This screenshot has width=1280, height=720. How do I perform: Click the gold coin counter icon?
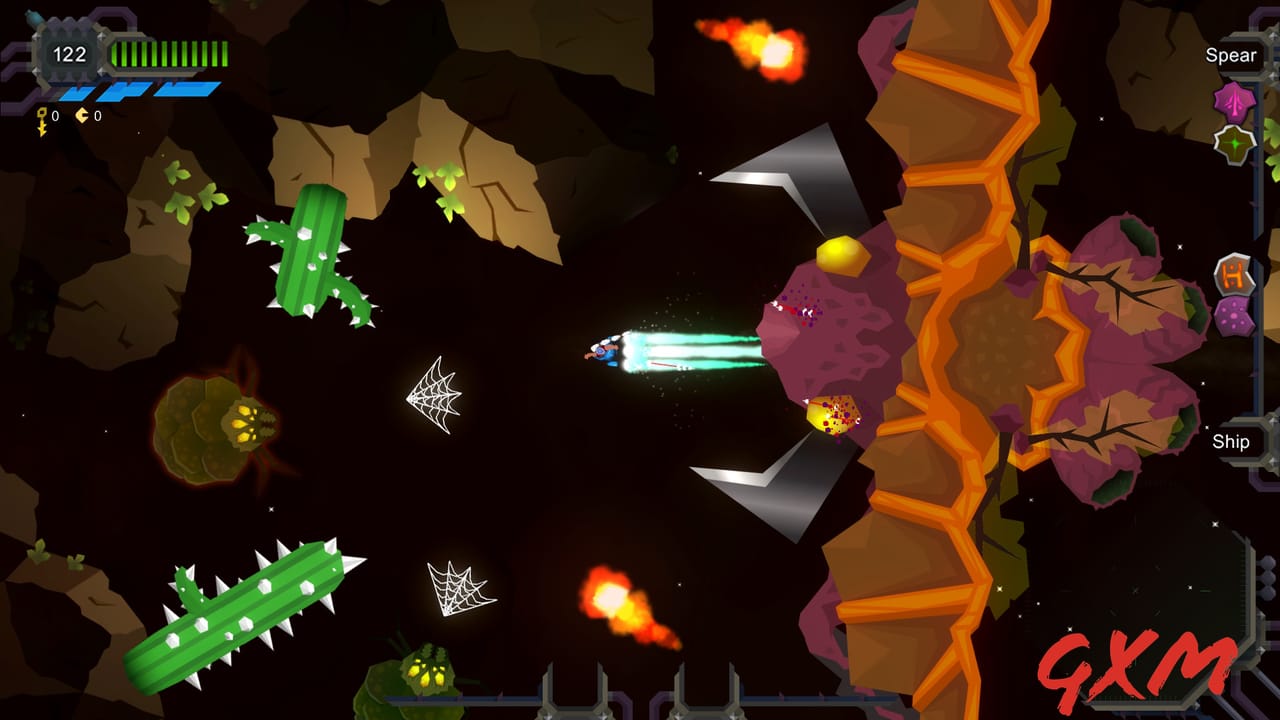tap(82, 115)
